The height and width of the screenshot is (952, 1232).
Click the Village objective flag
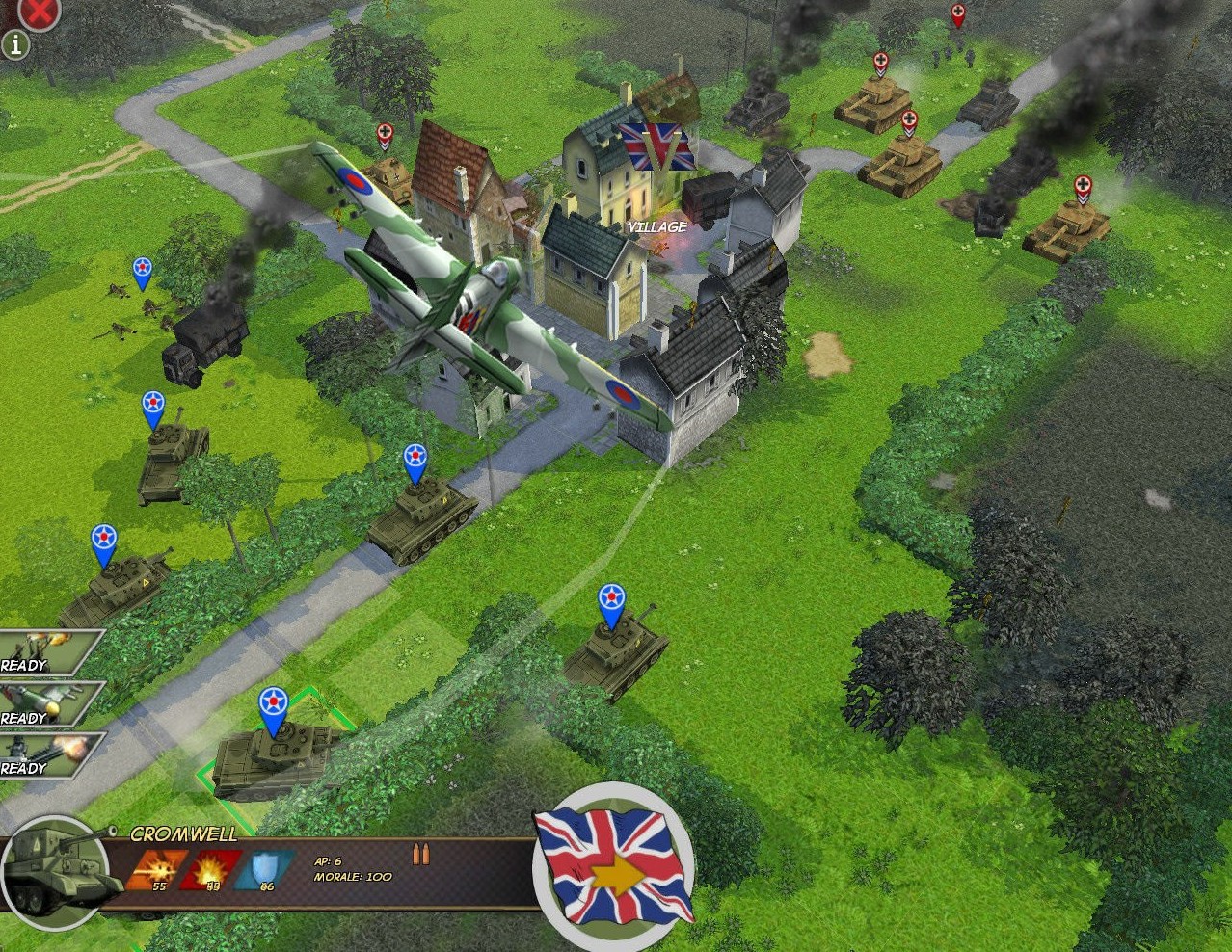point(656,147)
